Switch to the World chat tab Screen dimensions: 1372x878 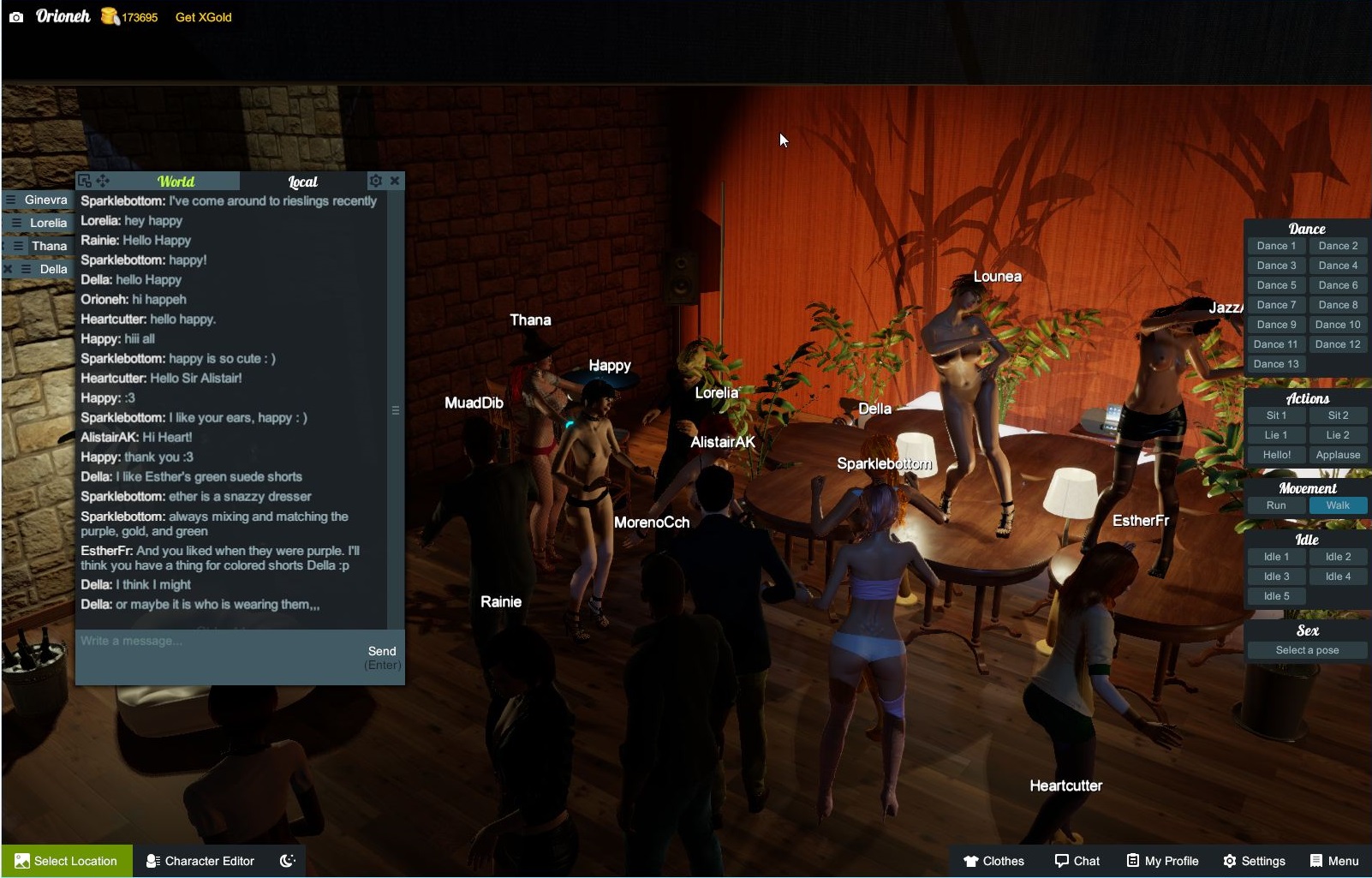coord(176,182)
